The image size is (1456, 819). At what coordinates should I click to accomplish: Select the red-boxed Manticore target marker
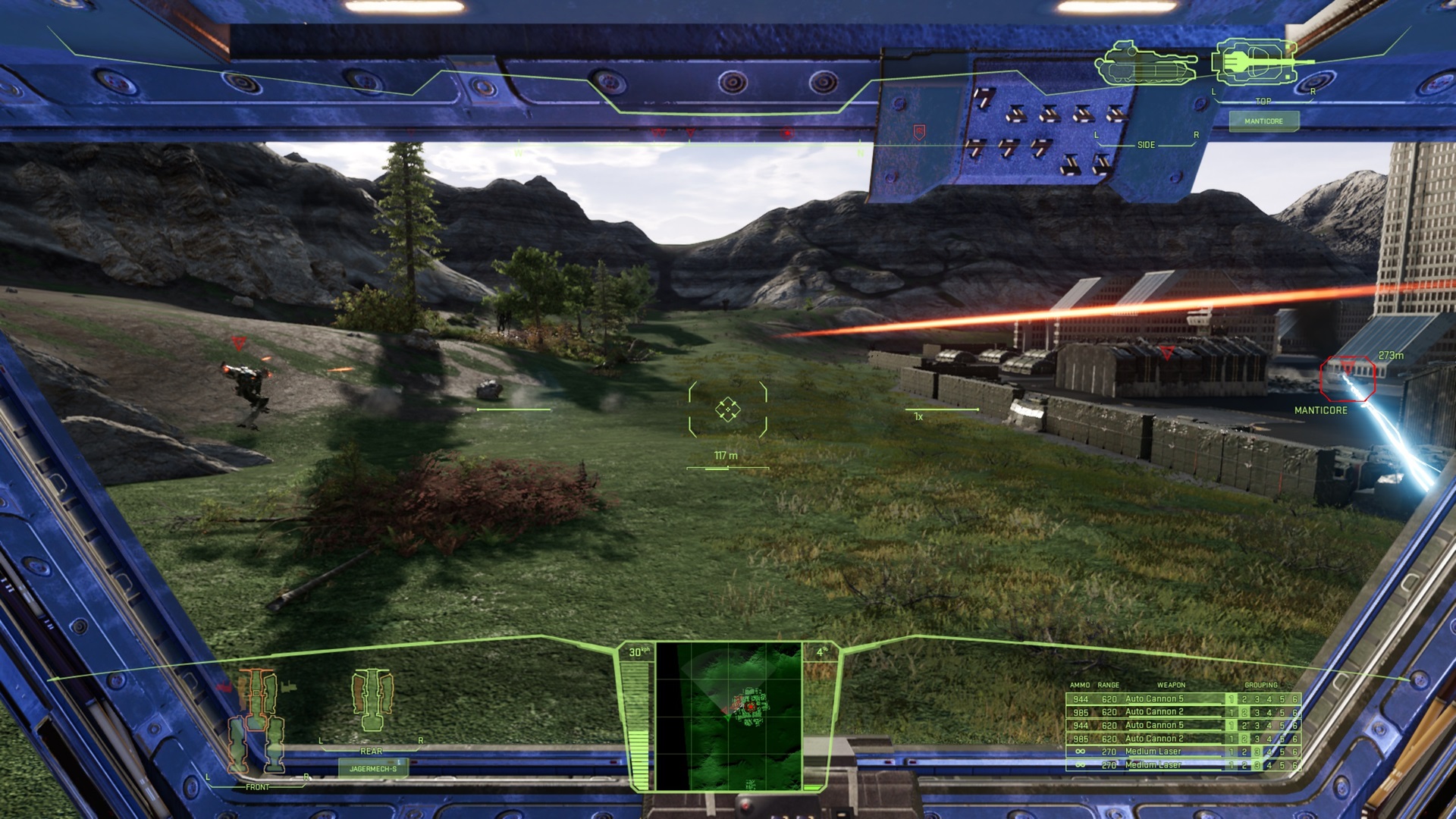click(x=1347, y=379)
